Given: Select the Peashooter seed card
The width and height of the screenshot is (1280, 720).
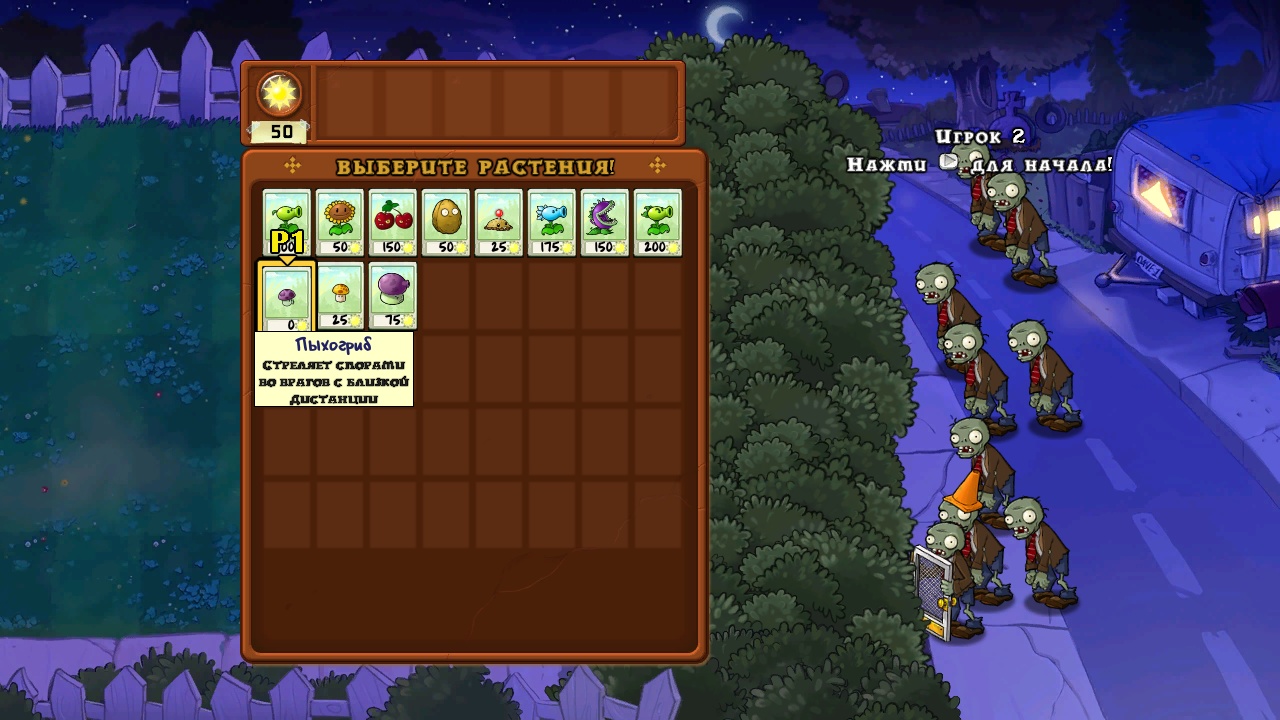Looking at the screenshot, I should (x=287, y=221).
